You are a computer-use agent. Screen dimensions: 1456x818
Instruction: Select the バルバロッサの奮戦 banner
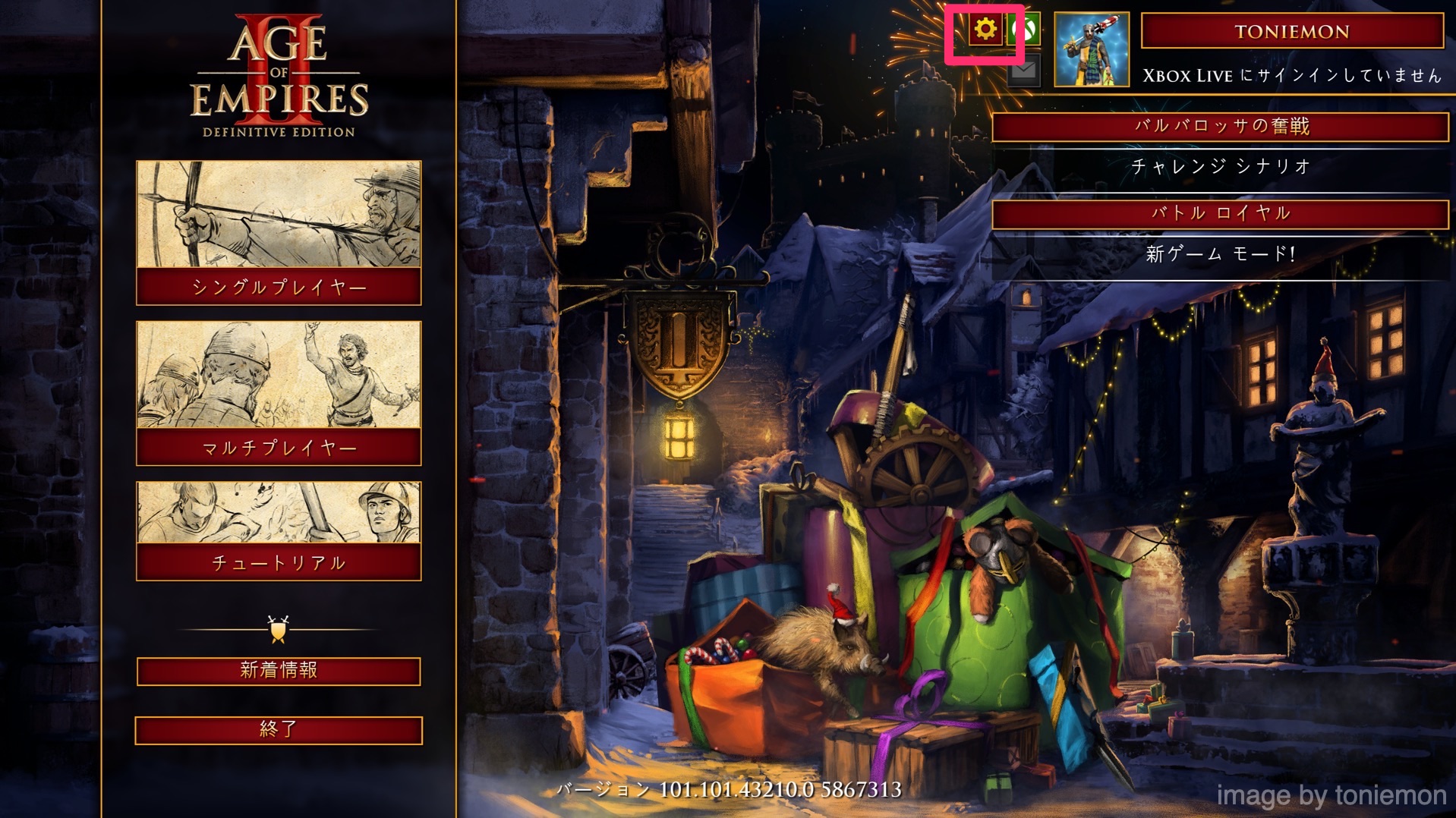[1221, 126]
